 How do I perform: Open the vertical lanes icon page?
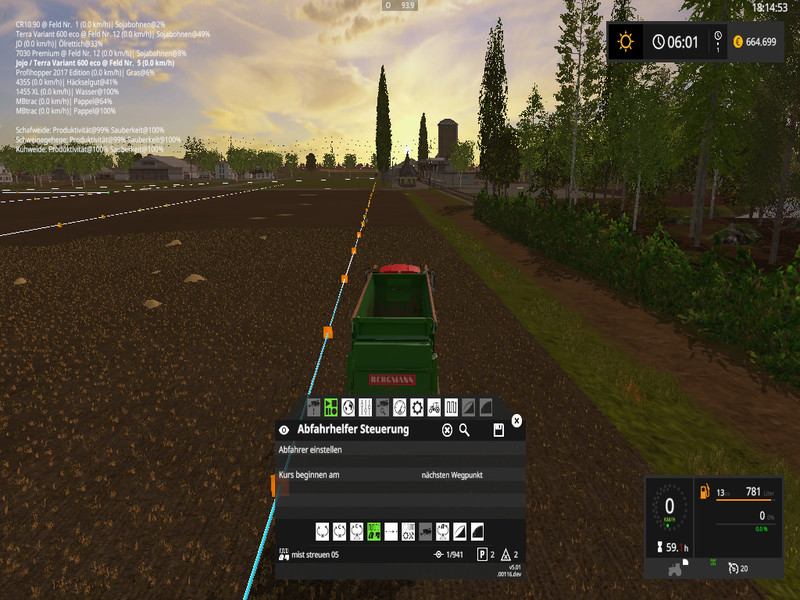(451, 407)
